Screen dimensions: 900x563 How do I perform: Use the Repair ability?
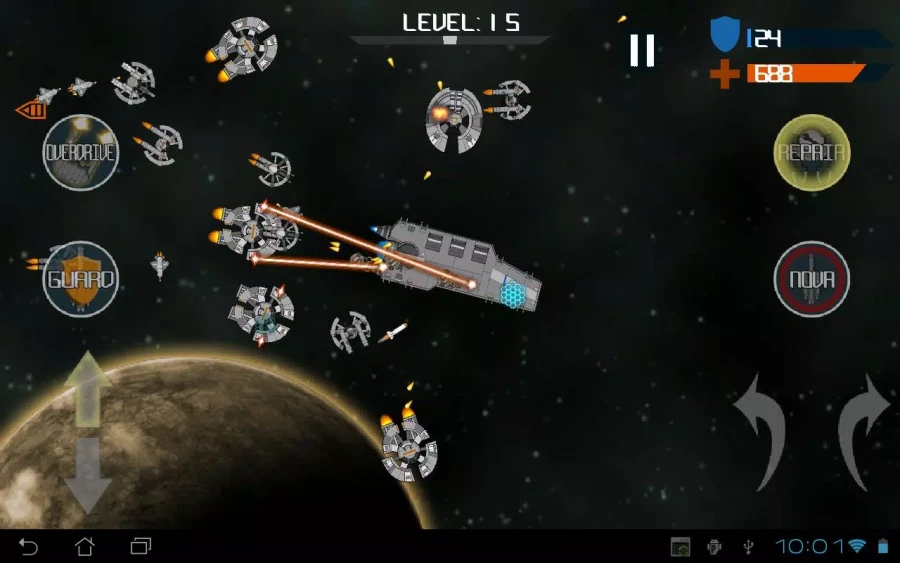(812, 153)
